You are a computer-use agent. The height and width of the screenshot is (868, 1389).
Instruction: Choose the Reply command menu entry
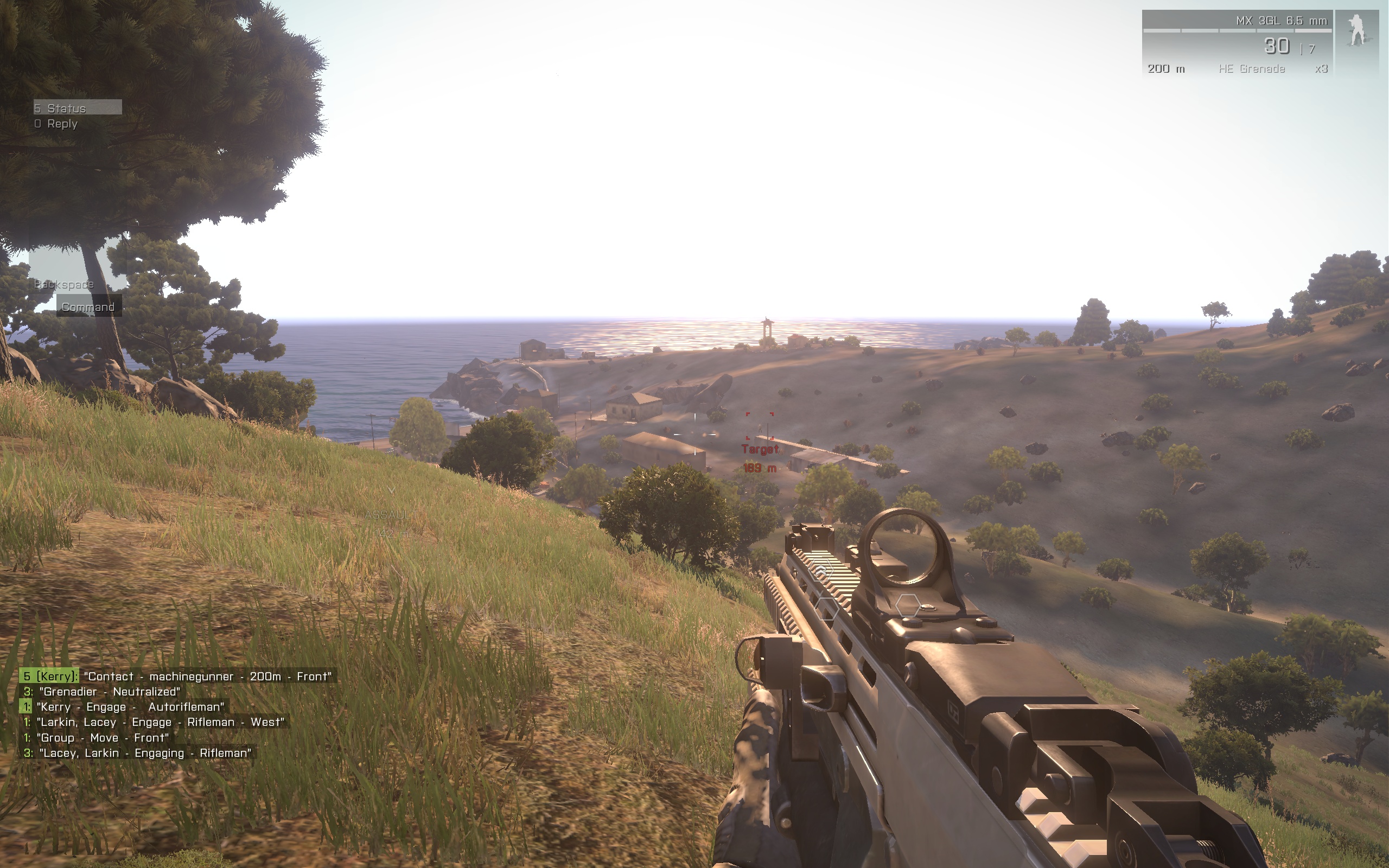click(56, 124)
